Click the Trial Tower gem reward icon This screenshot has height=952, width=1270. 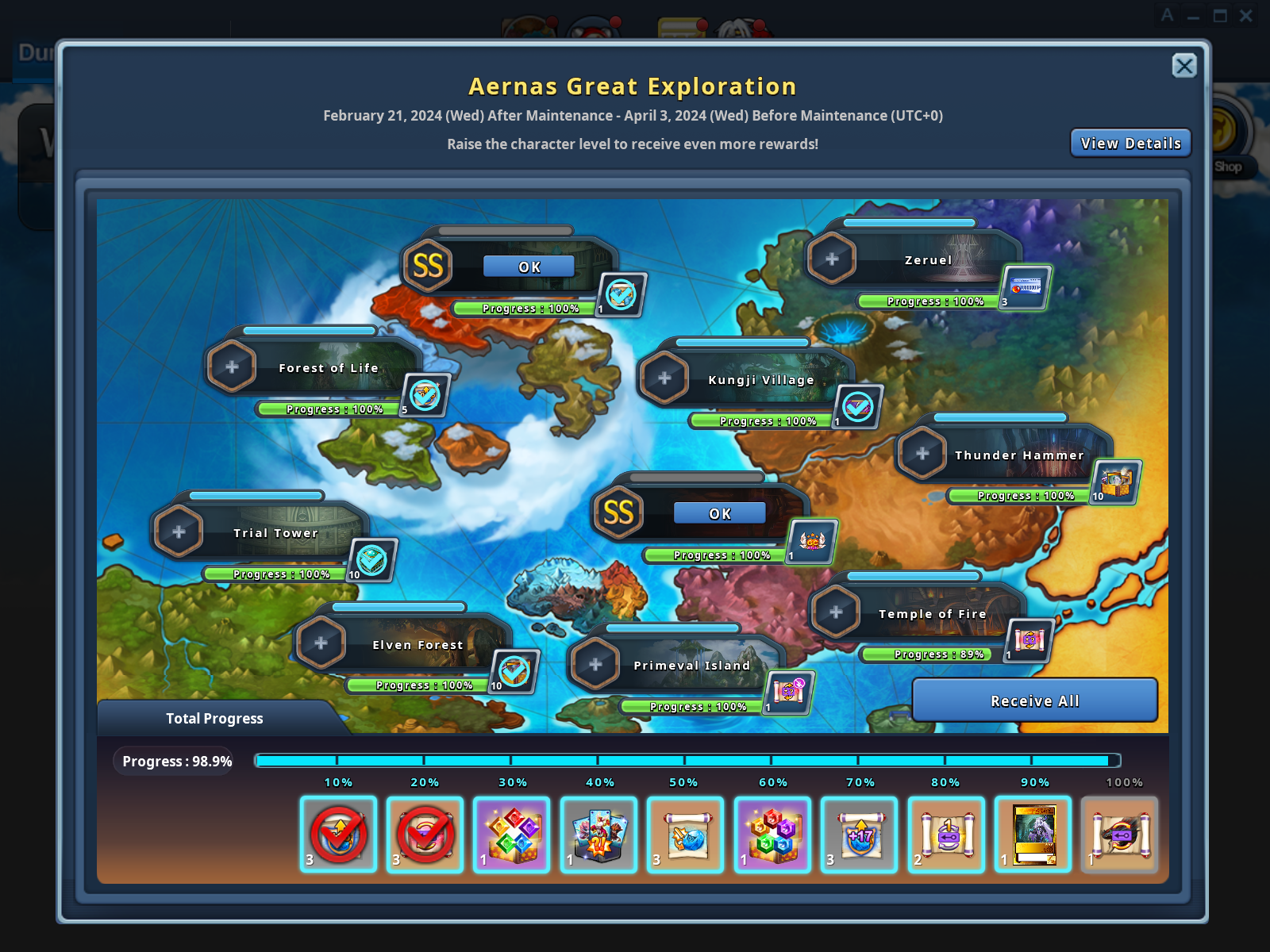[371, 559]
